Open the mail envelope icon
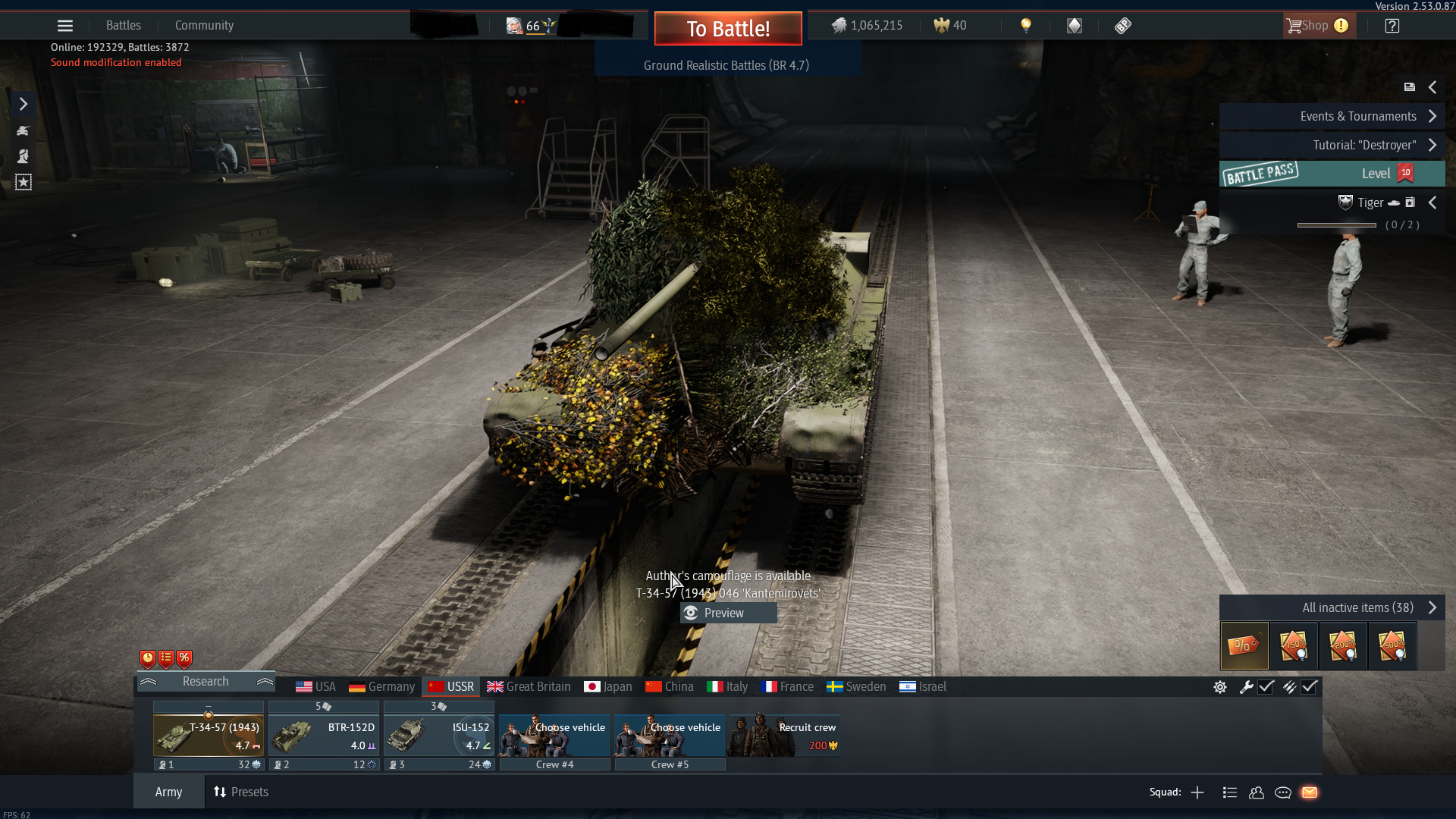The width and height of the screenshot is (1456, 819). 1310,792
